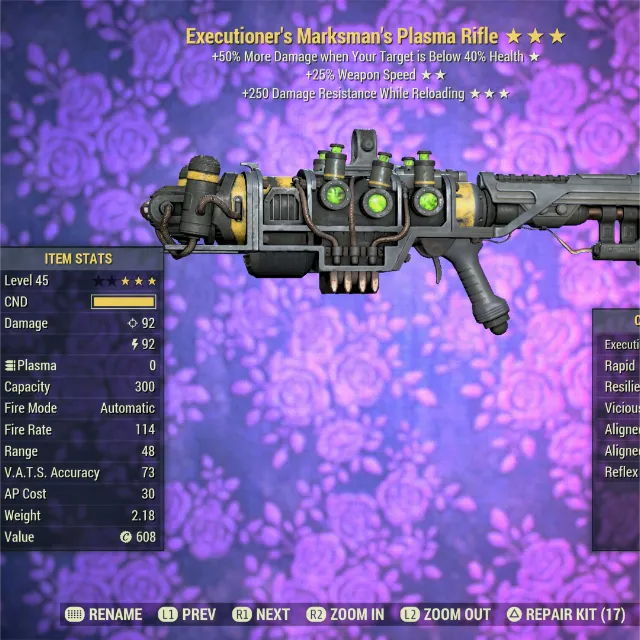Image resolution: width=640 pixels, height=640 pixels.
Task: Use the Repair Kit (17) option
Action: pos(566,614)
